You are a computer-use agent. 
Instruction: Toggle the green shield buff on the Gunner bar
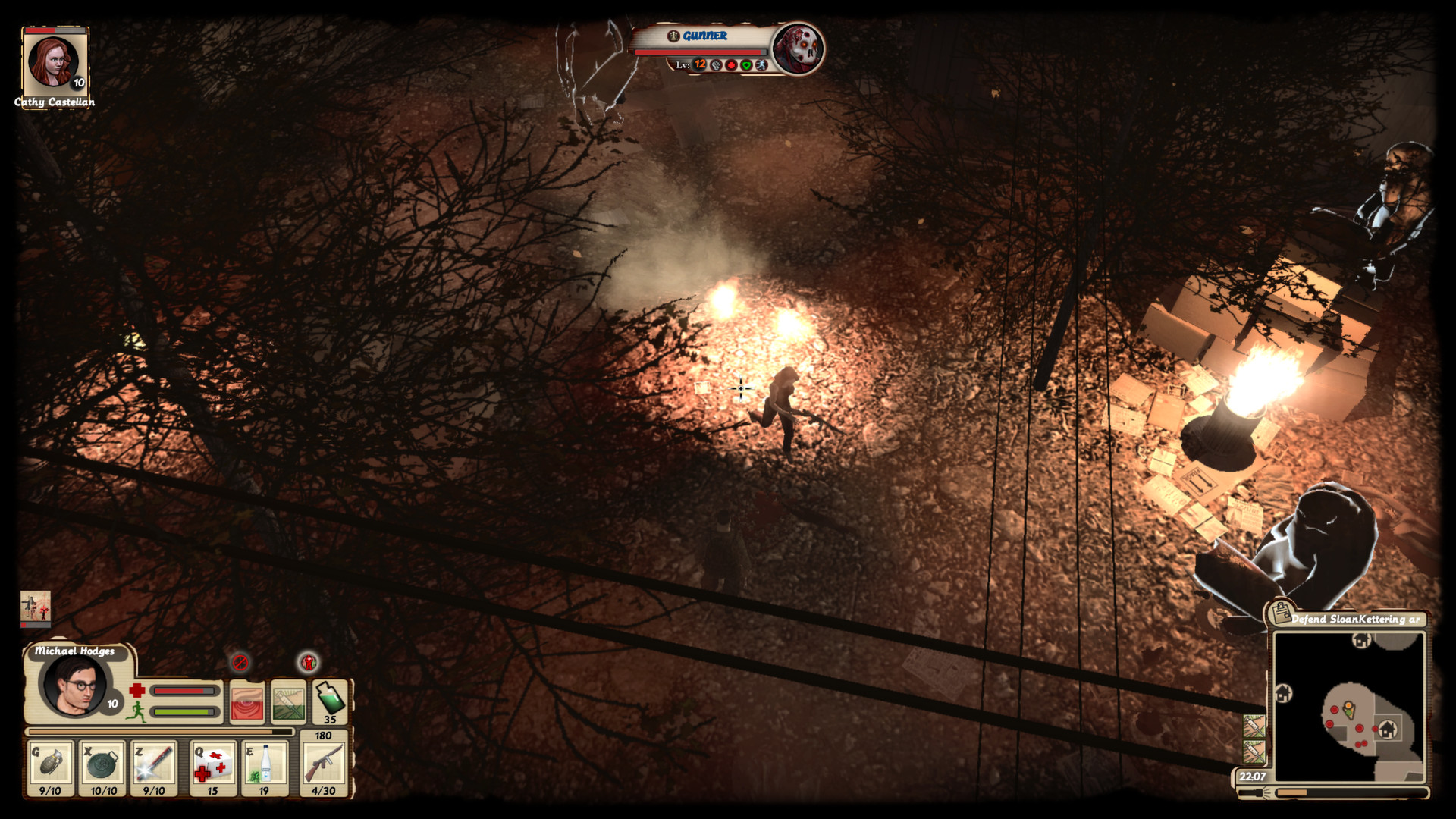point(746,67)
